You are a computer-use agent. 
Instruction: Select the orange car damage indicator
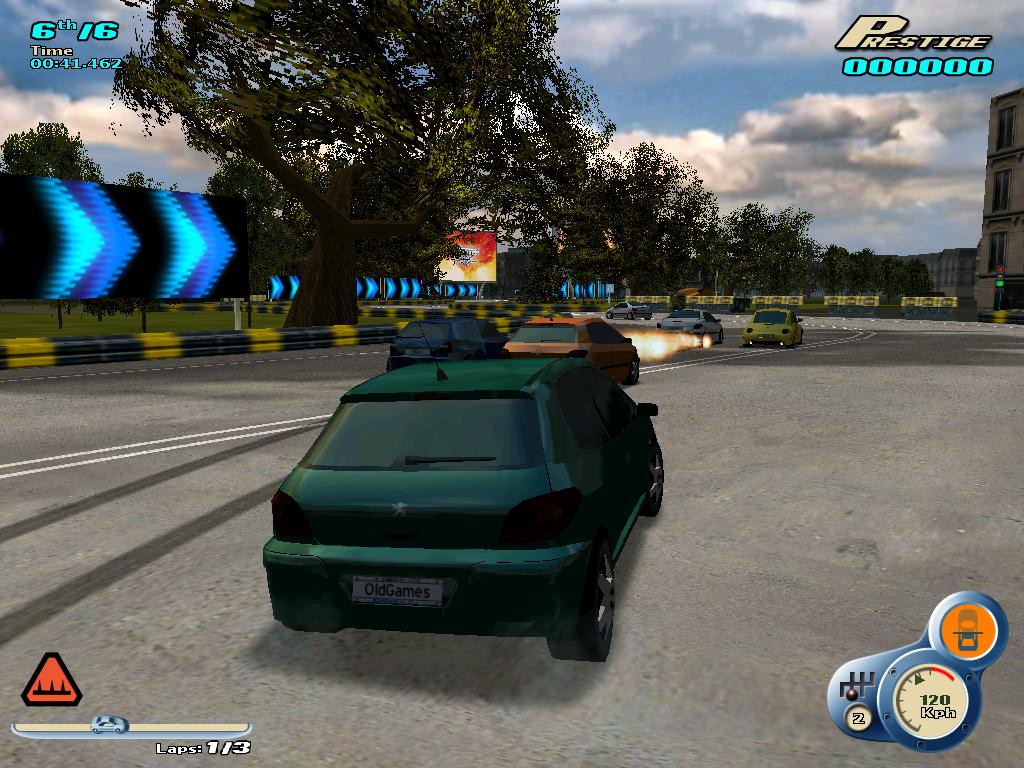pyautogui.click(x=967, y=629)
